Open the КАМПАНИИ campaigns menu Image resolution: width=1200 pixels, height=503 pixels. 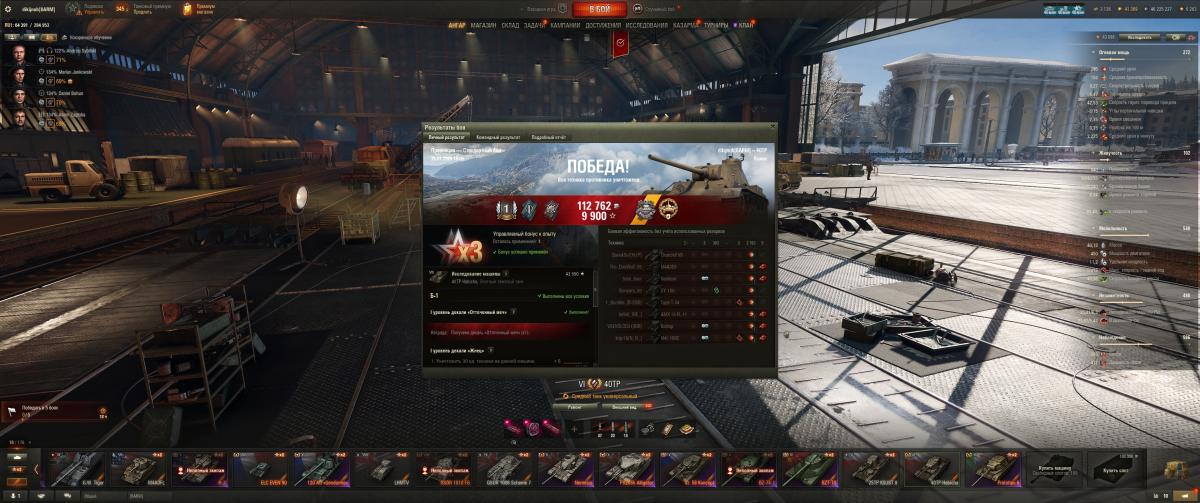click(566, 26)
